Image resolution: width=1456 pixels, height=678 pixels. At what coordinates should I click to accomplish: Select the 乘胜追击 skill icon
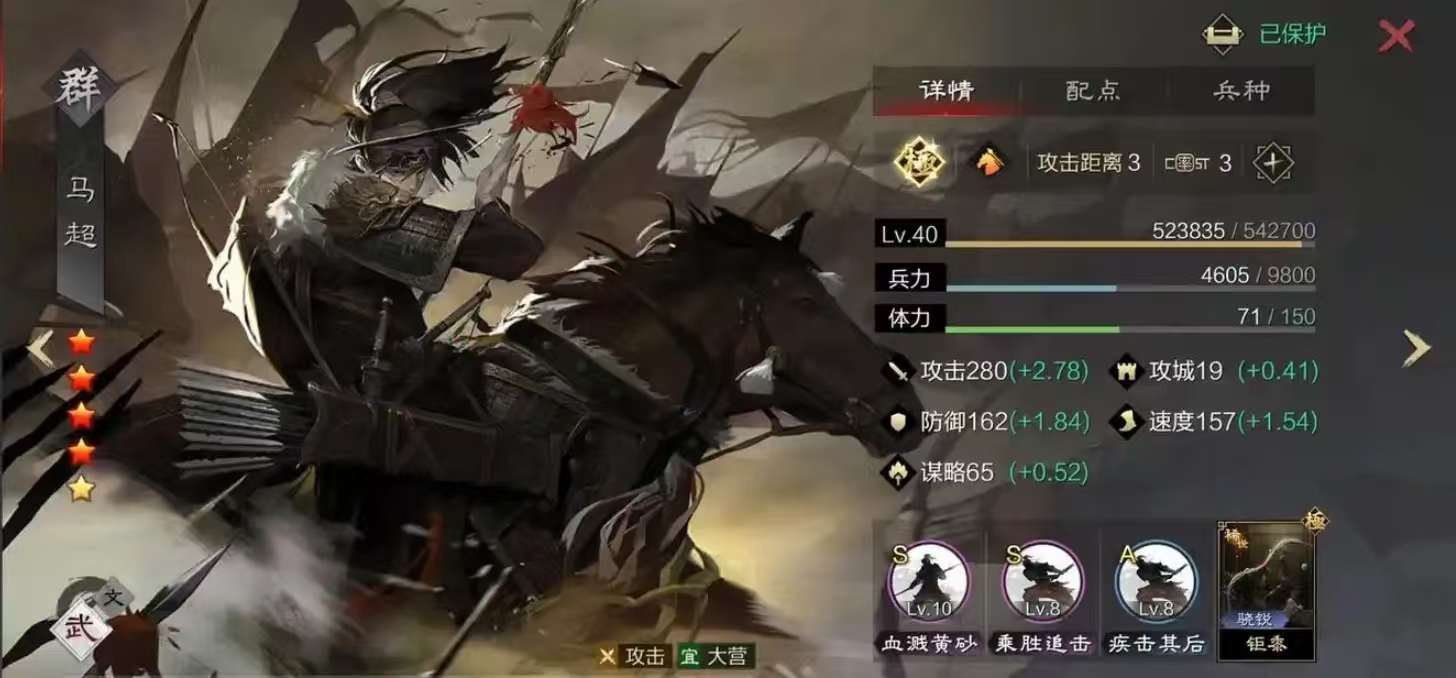tap(1043, 585)
